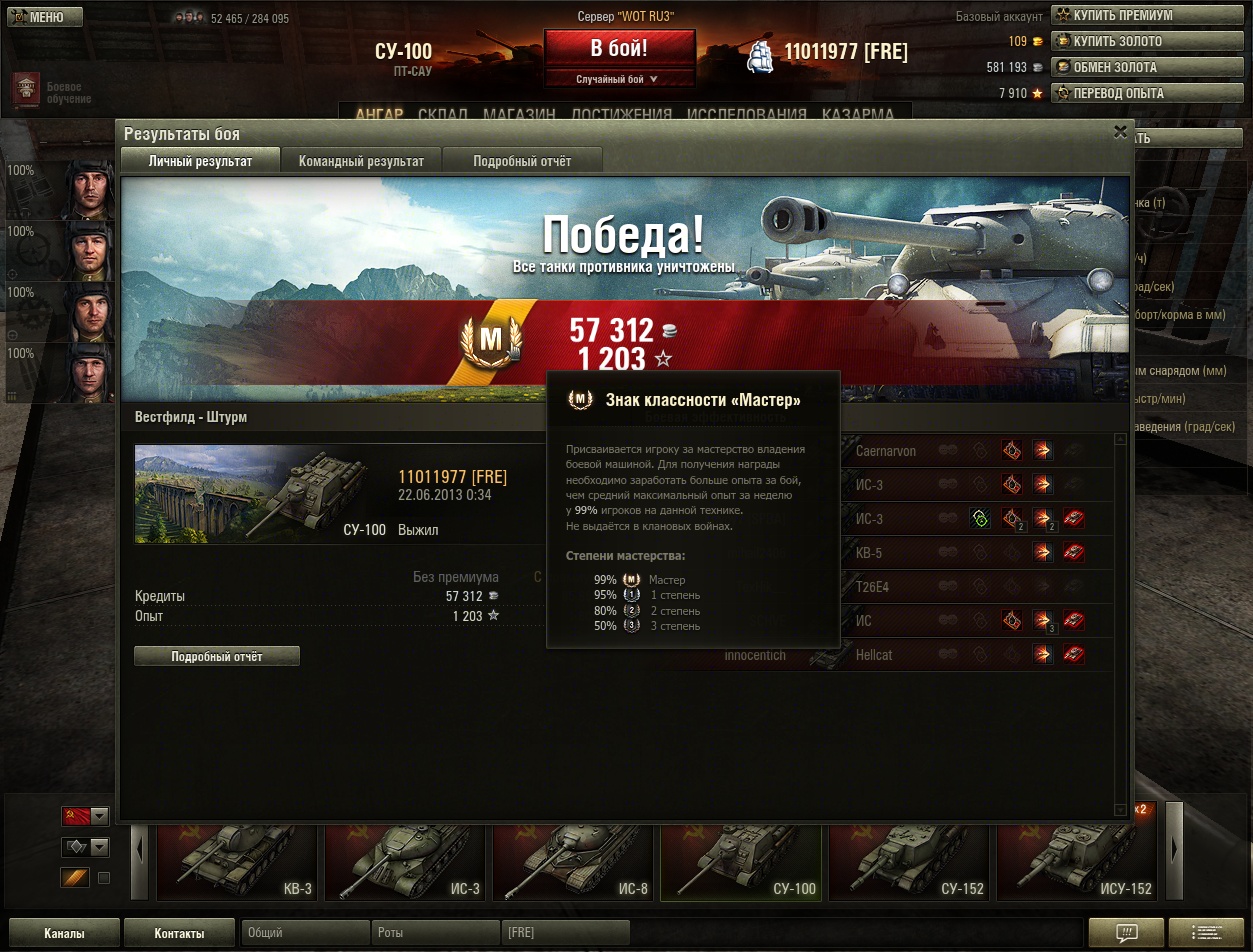This screenshot has width=1253, height=952.
Task: Select the ИС-8 tank in carousel
Action: click(573, 863)
